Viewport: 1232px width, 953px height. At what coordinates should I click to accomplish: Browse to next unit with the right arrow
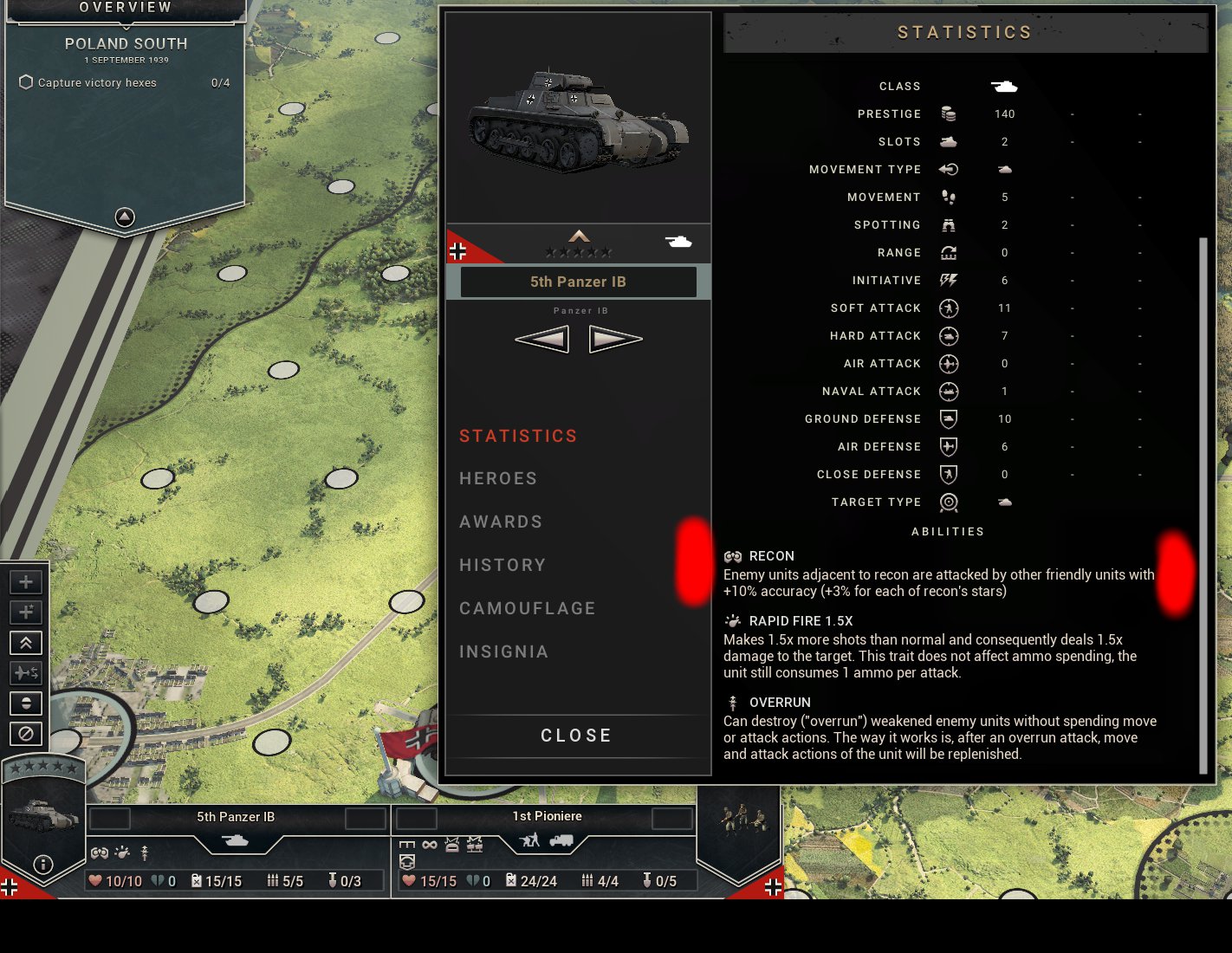(615, 338)
